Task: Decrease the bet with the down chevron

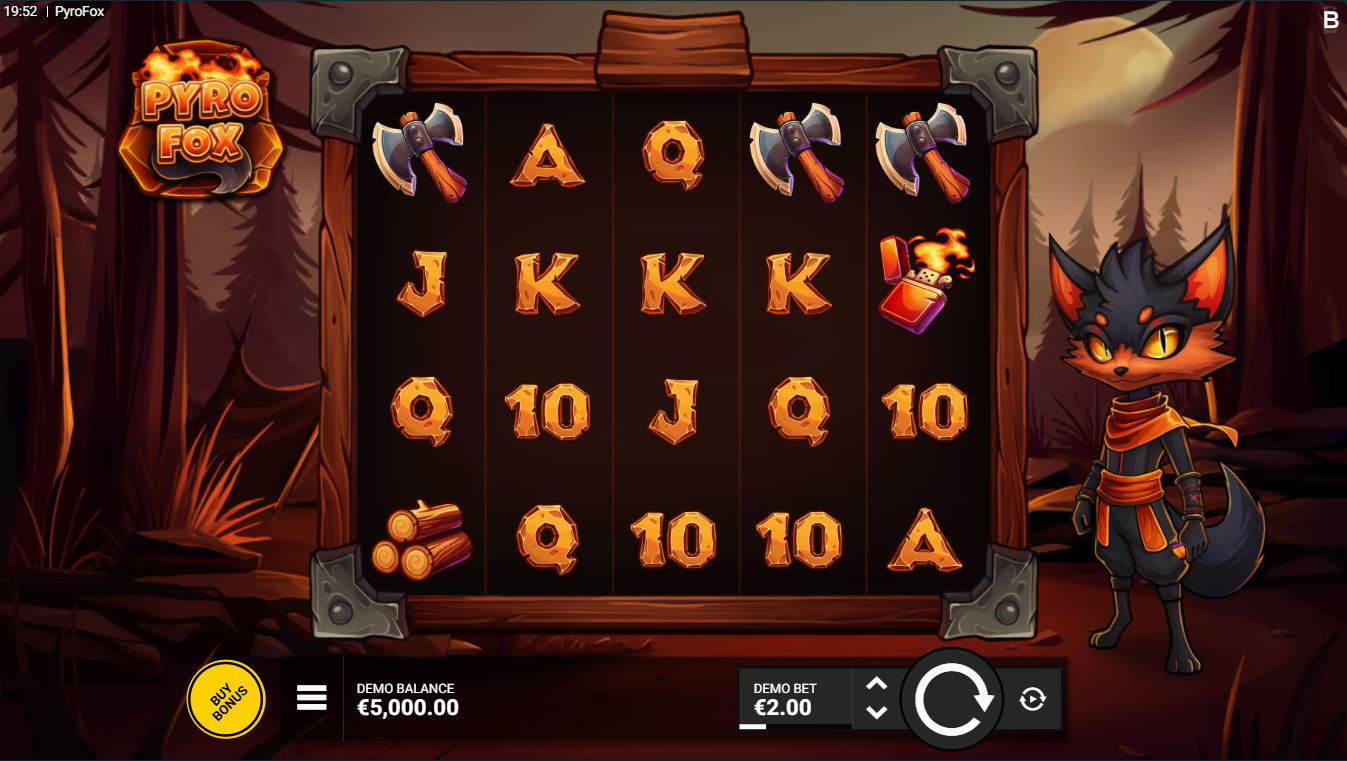Action: click(878, 713)
